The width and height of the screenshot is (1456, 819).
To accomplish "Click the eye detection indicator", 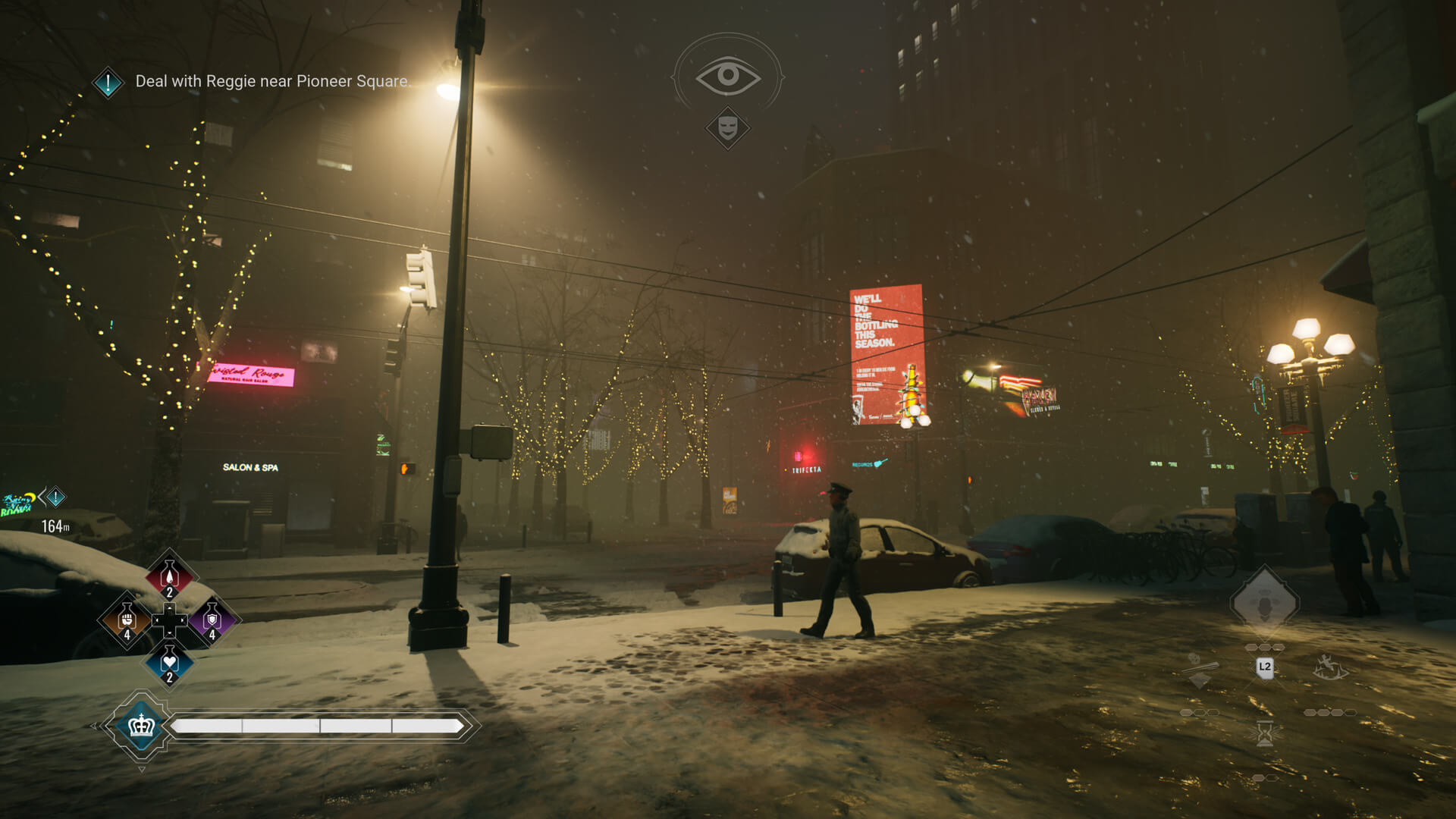I will pos(727,75).
